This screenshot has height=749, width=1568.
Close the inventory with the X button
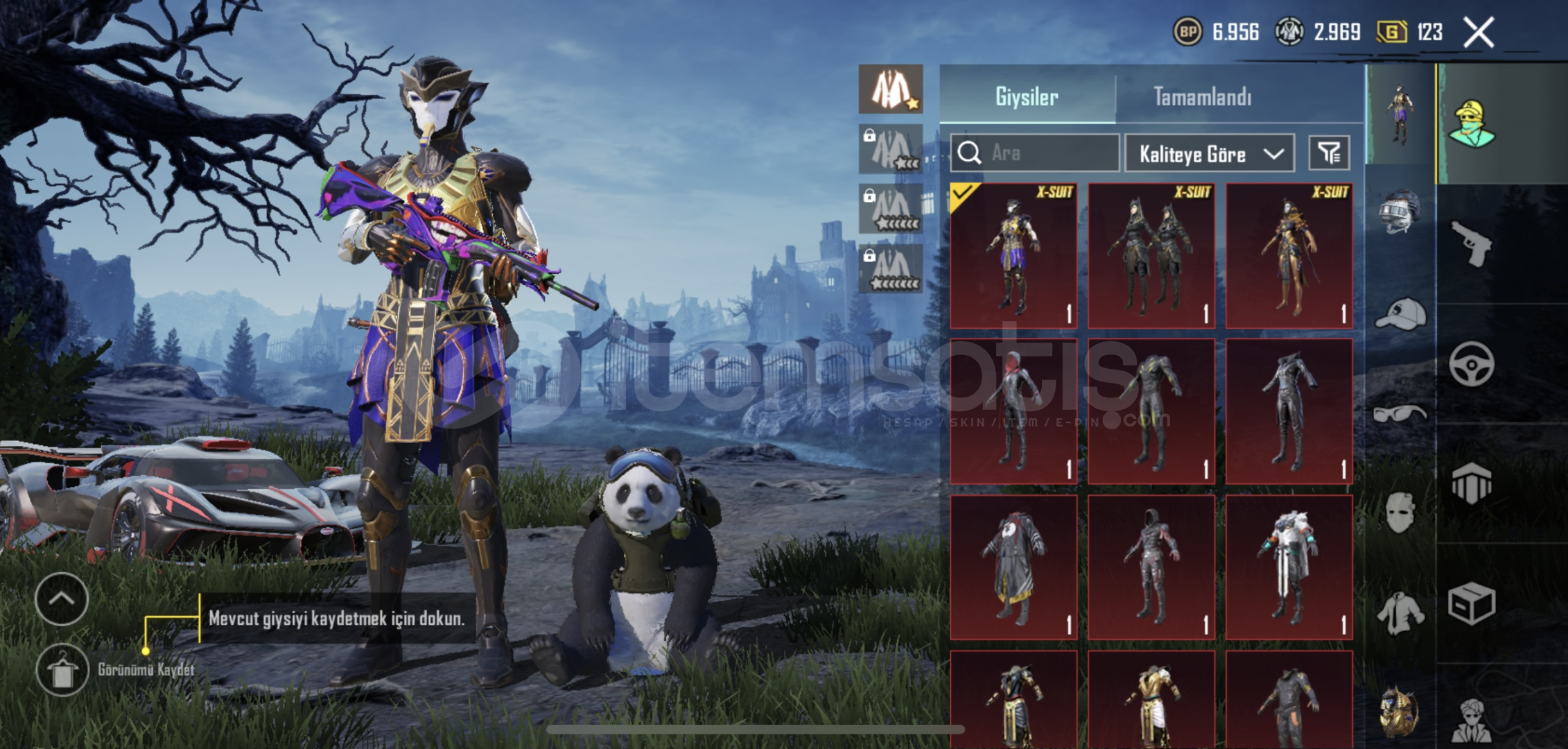(x=1478, y=32)
